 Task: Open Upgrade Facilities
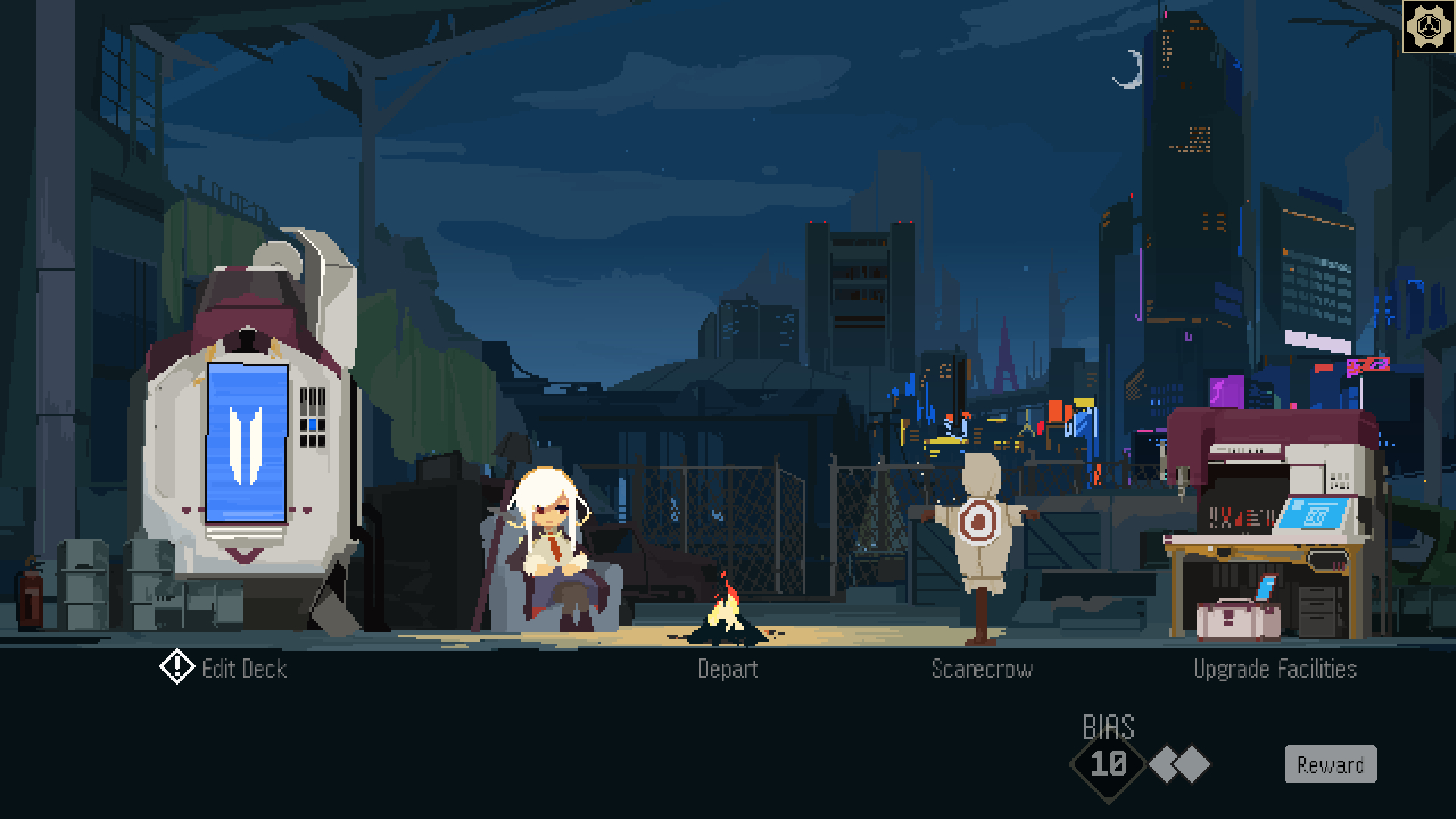(x=1275, y=669)
